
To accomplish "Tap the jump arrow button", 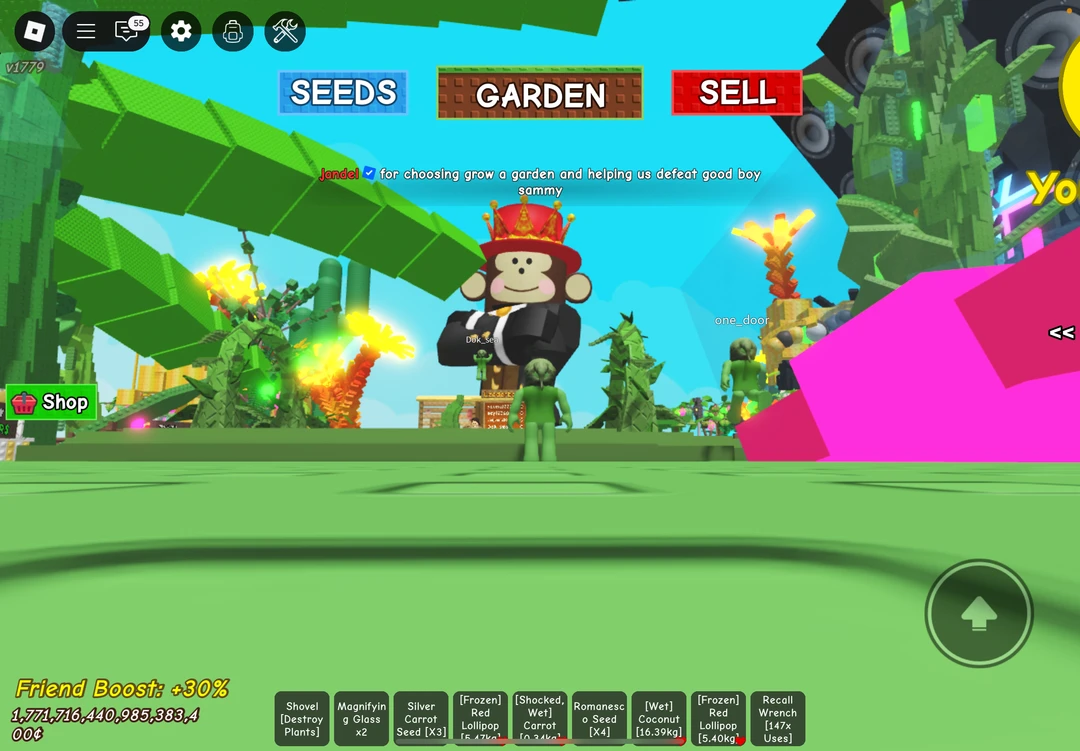I will [978, 613].
